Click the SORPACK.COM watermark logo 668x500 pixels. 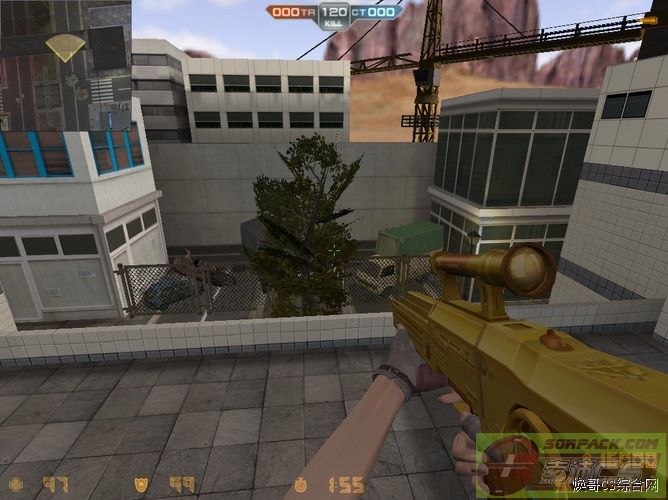(x=570, y=465)
